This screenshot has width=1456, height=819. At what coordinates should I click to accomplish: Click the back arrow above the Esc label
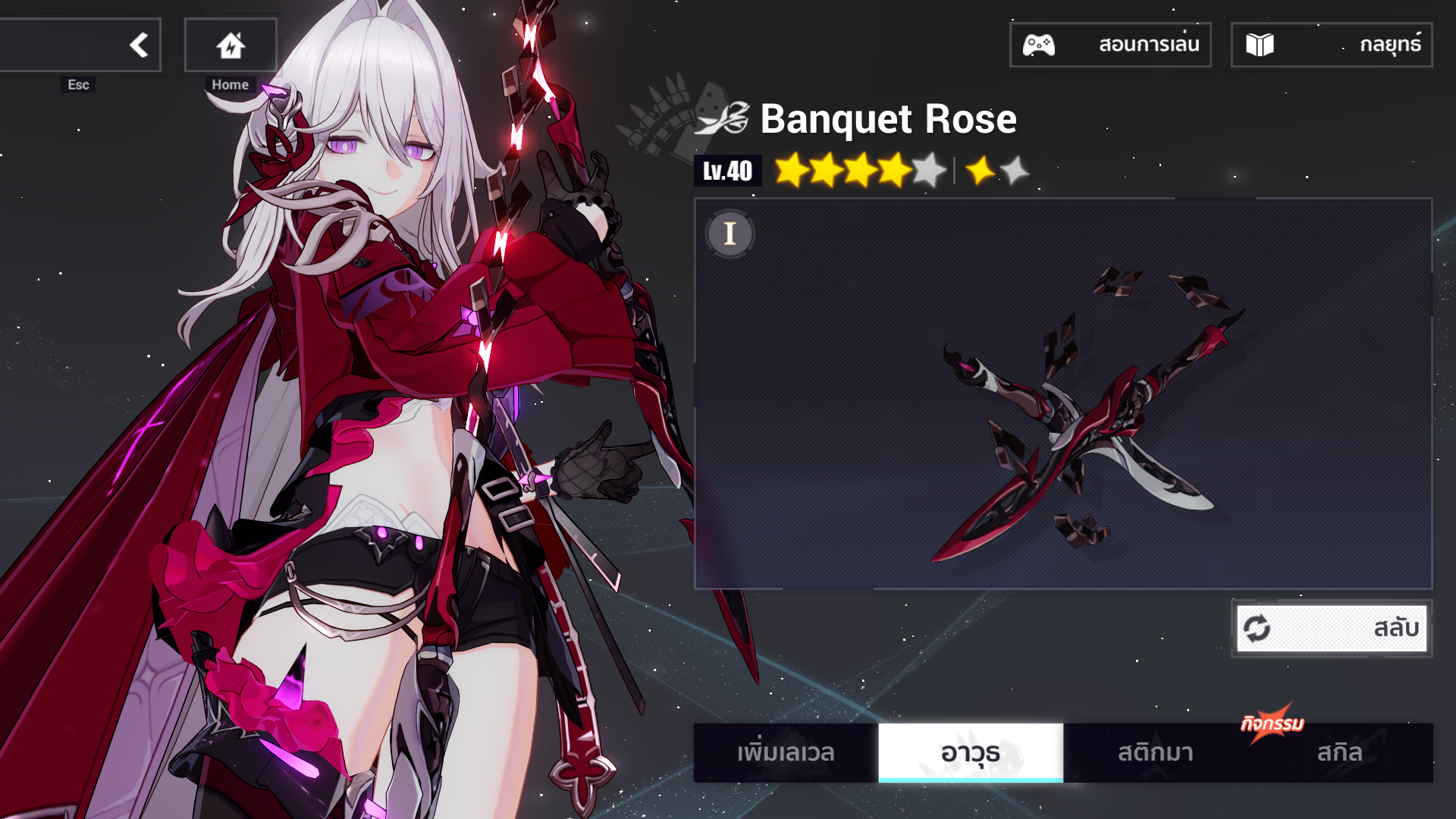[x=139, y=44]
